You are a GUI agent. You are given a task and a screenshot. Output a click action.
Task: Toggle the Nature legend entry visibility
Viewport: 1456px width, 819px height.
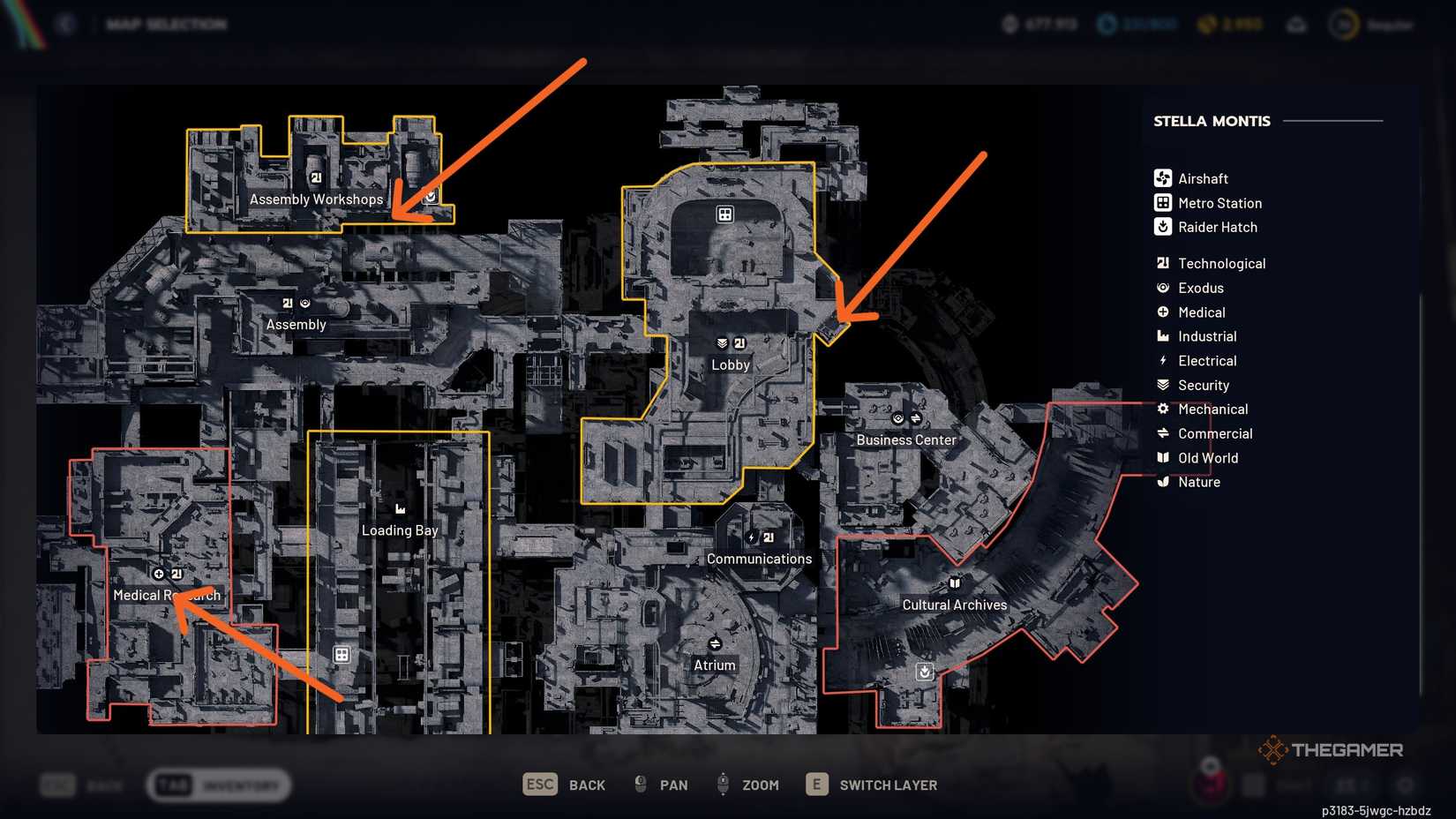[x=1198, y=482]
